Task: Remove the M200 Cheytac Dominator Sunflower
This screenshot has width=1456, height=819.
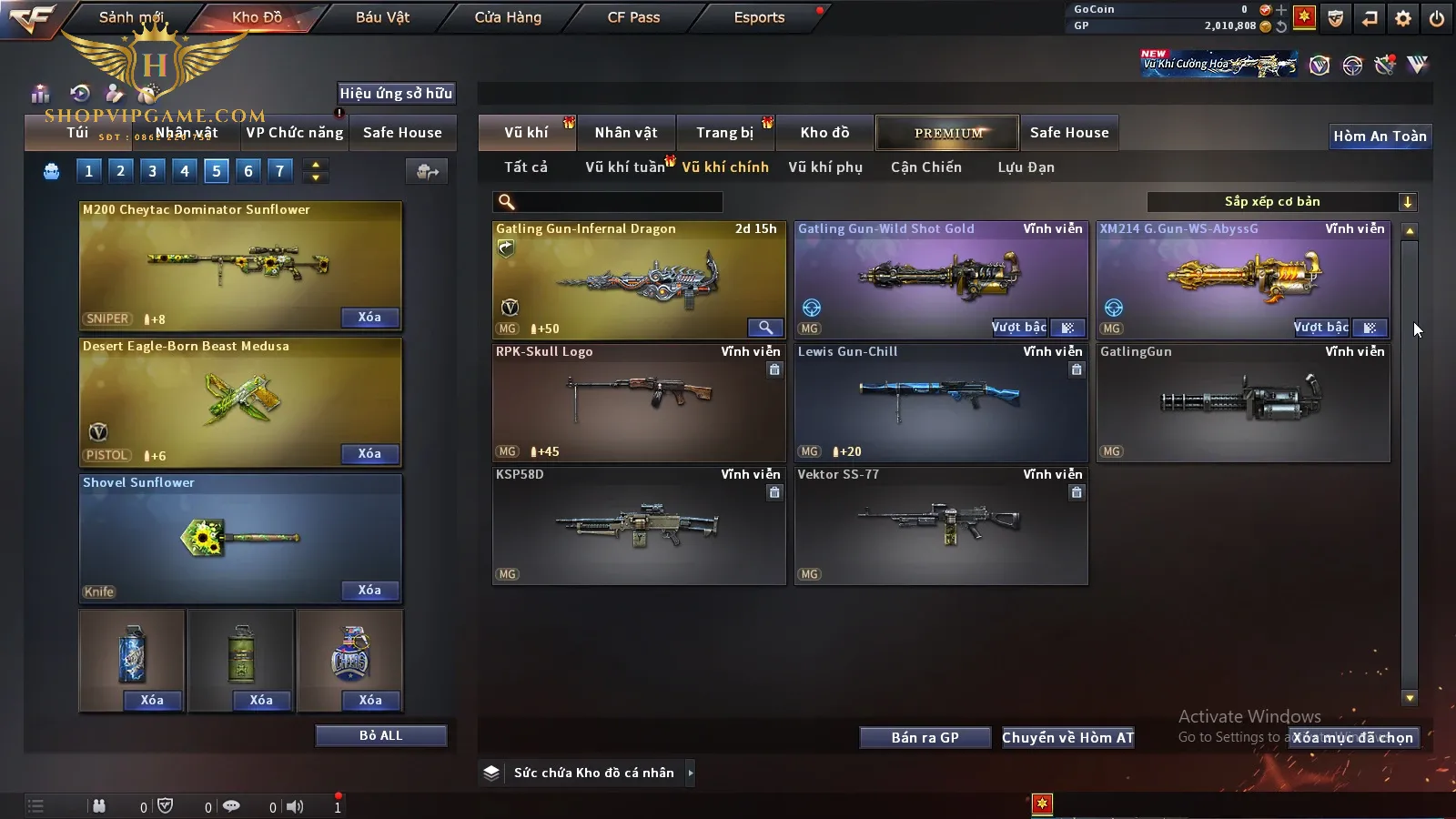Action: 369,318
